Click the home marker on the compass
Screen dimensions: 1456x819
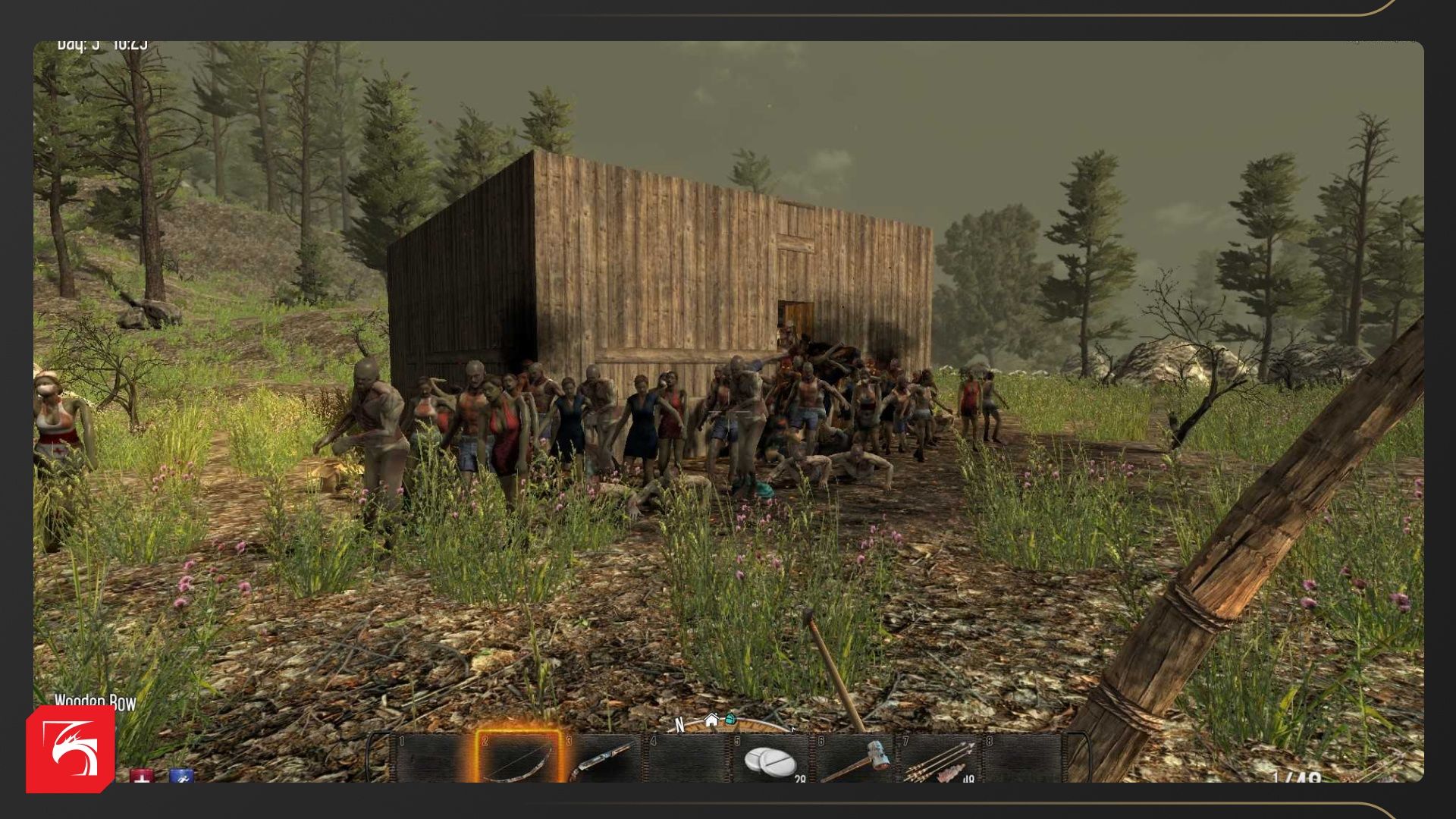pyautogui.click(x=711, y=720)
